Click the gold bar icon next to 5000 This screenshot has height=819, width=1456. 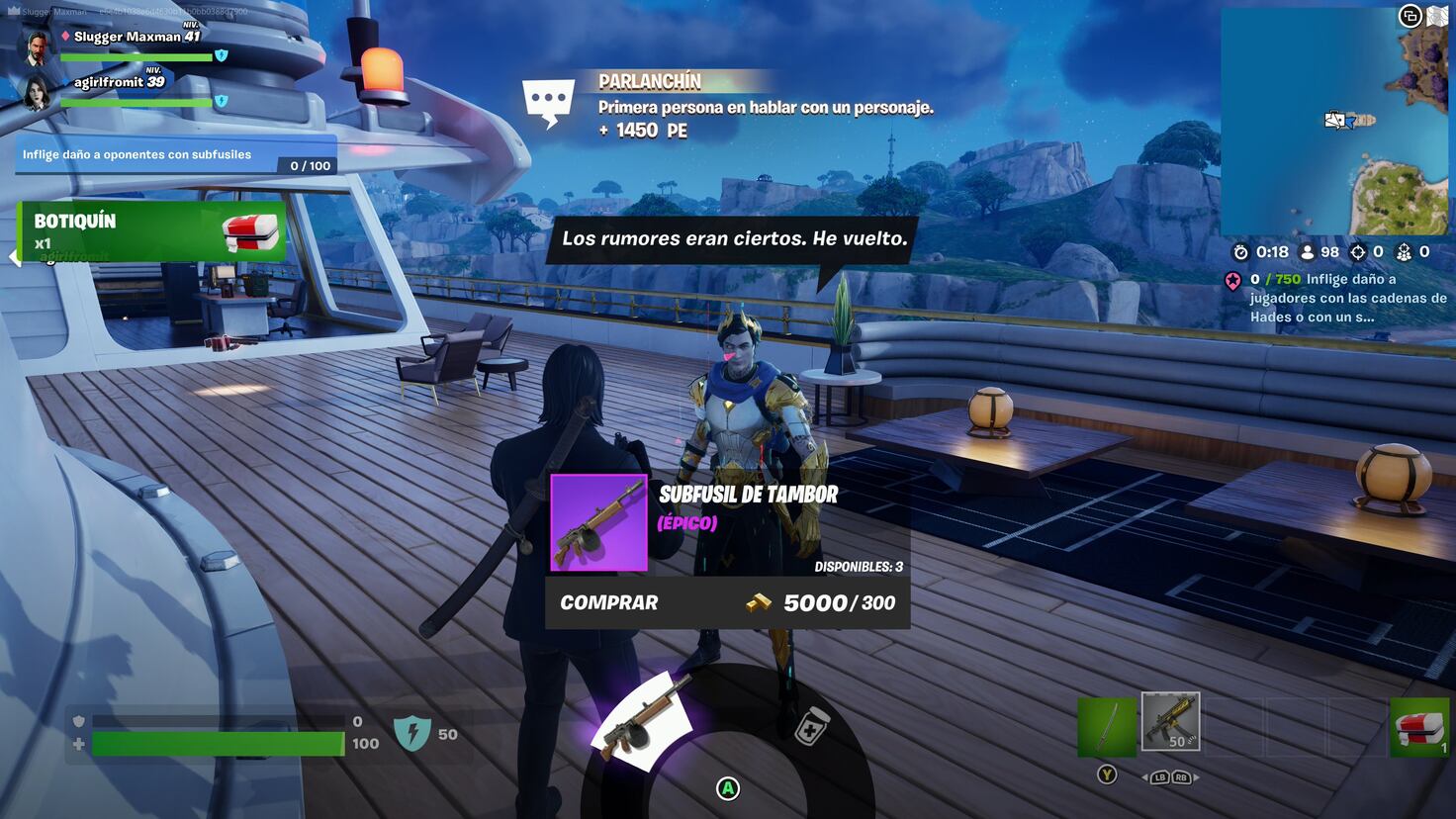tap(757, 602)
